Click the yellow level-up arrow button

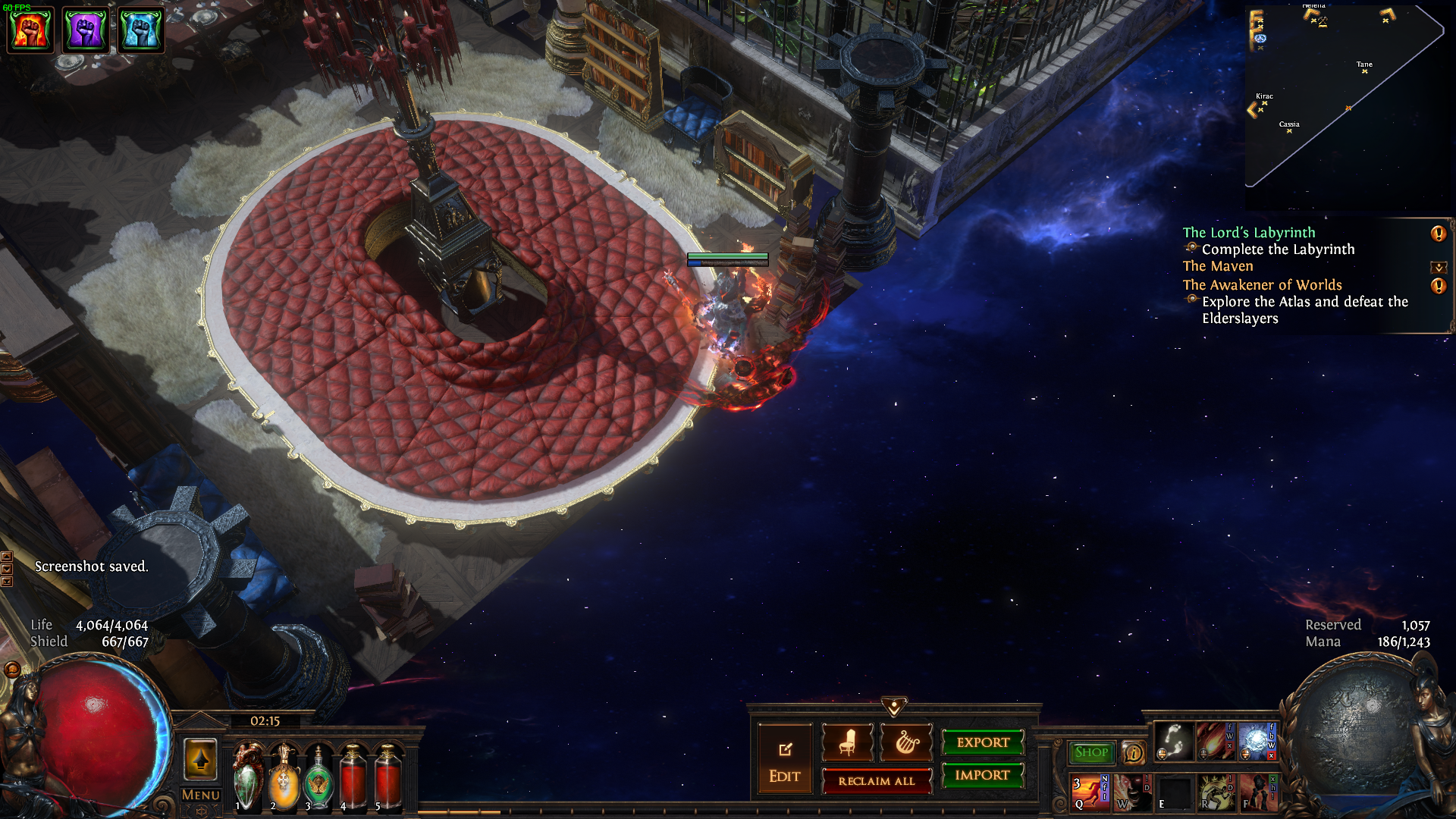200,759
